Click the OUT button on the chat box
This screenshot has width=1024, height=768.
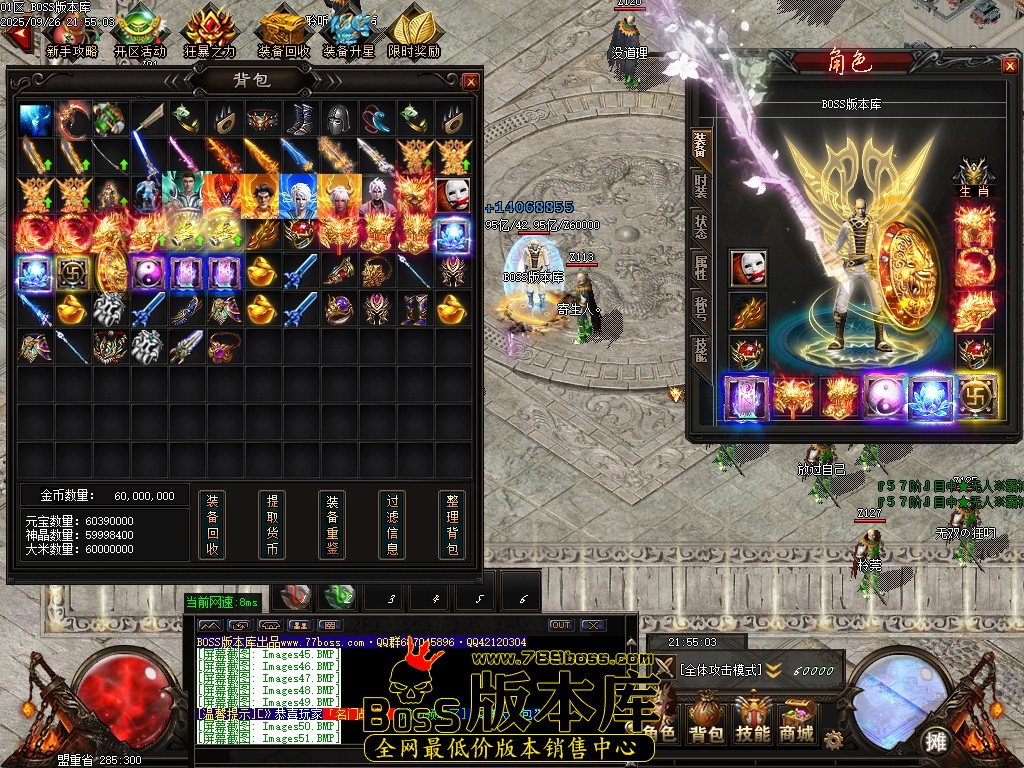coord(561,625)
